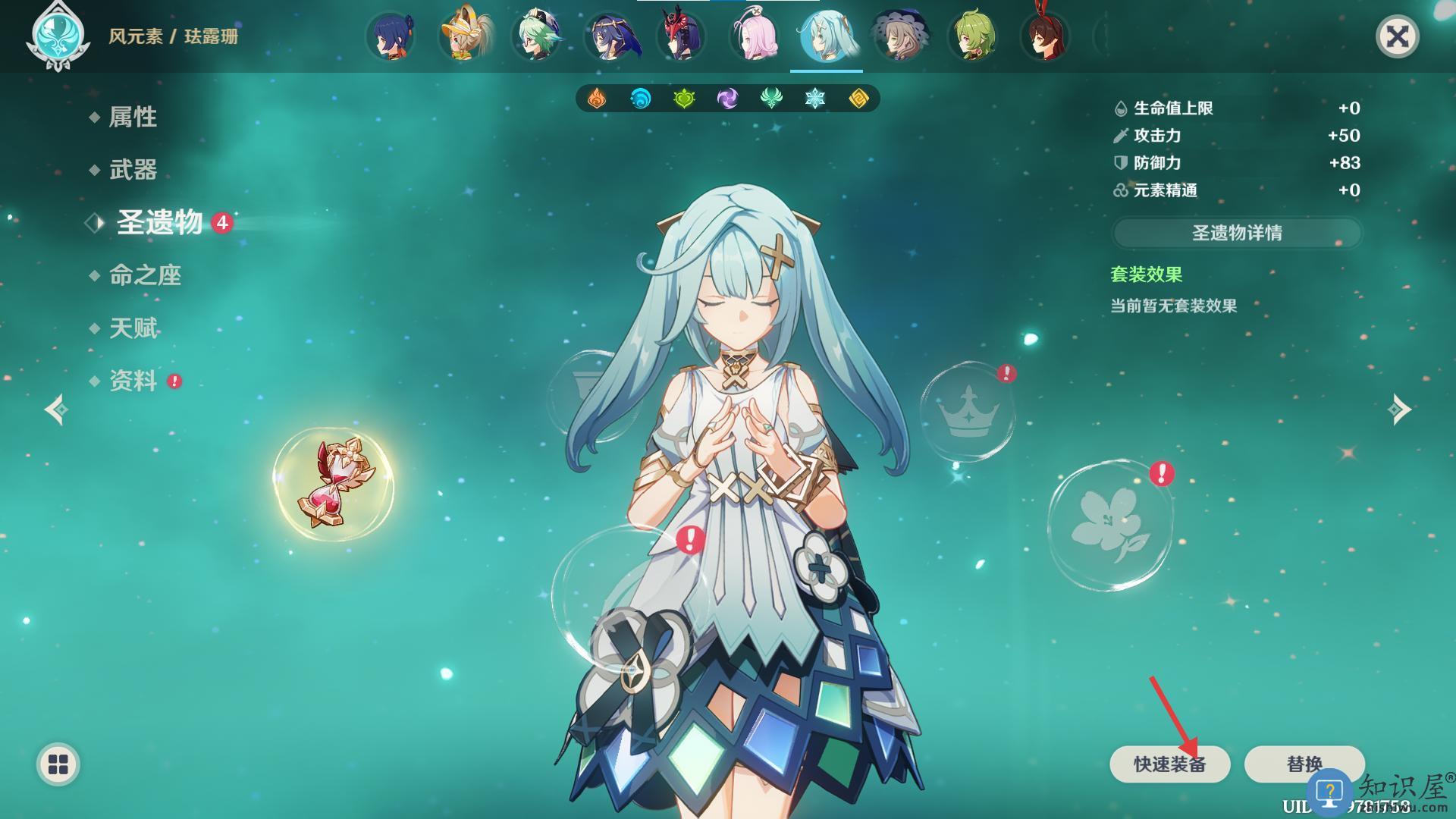
Task: Click the 替换 replace button
Action: [1304, 764]
